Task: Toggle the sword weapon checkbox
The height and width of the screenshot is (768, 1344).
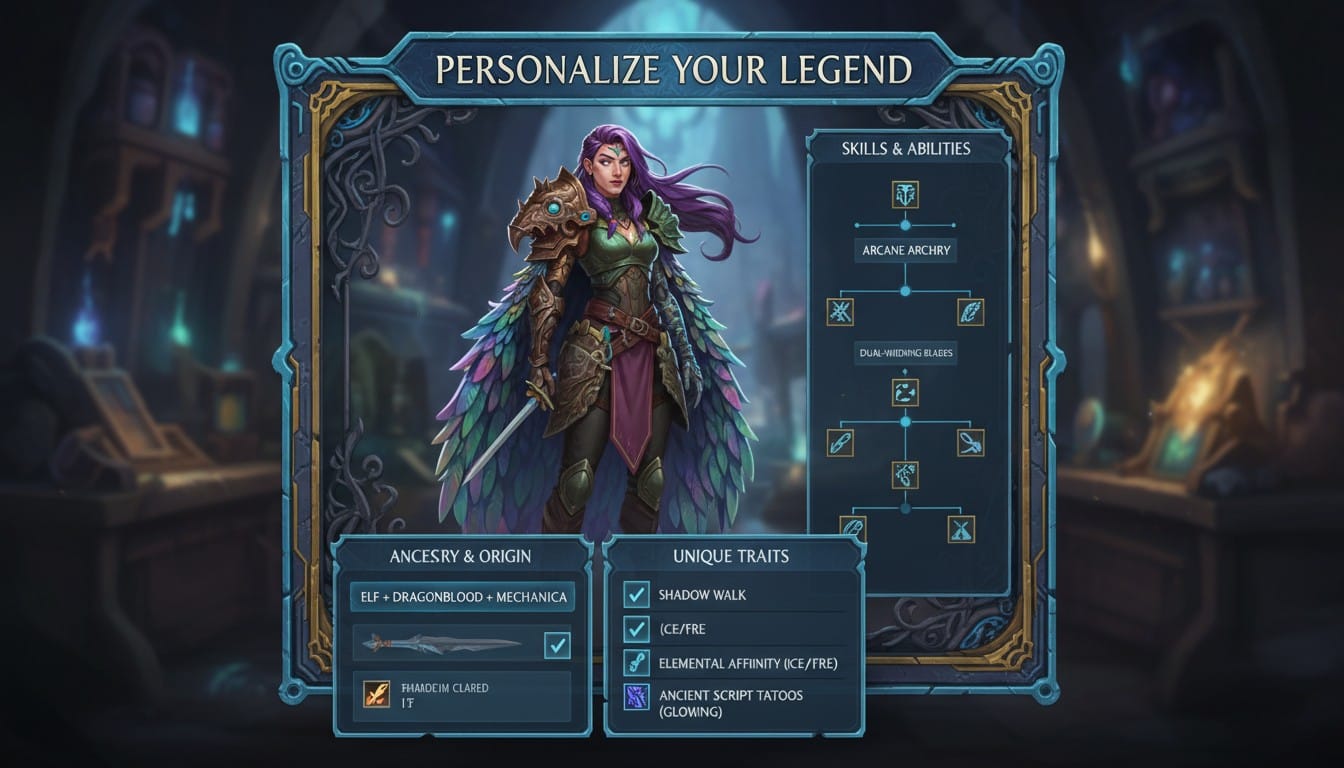Action: [557, 645]
